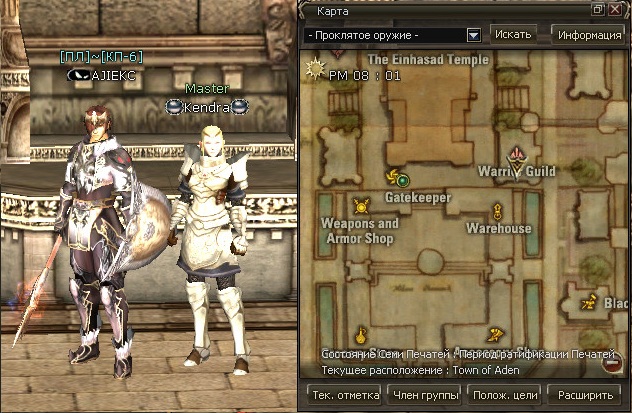Screen dimensions: 632x413
Task: Select the Blacksmith marker at the map edge
Action: click(591, 302)
